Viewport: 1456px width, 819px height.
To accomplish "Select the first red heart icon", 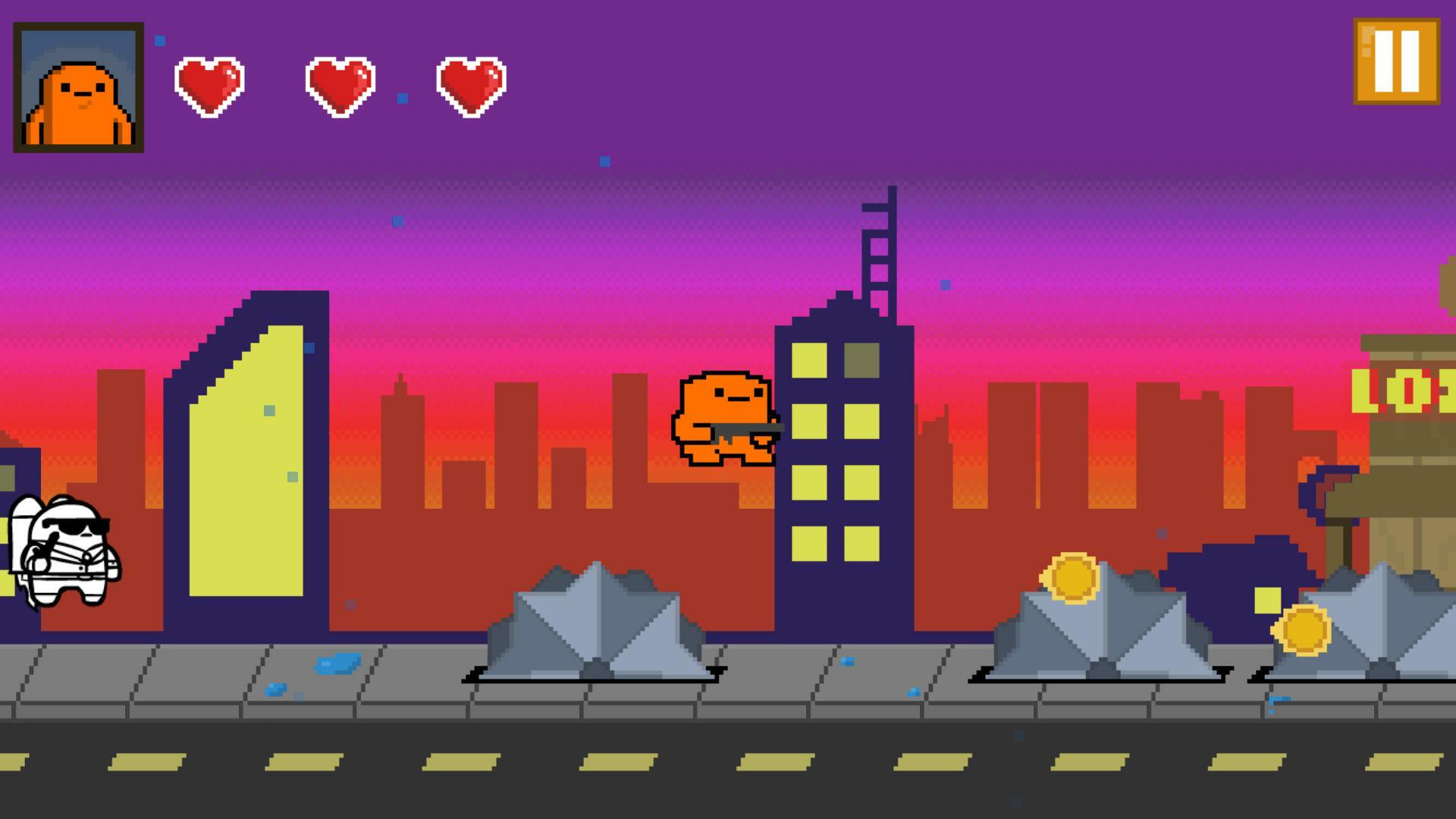I will click(x=208, y=86).
